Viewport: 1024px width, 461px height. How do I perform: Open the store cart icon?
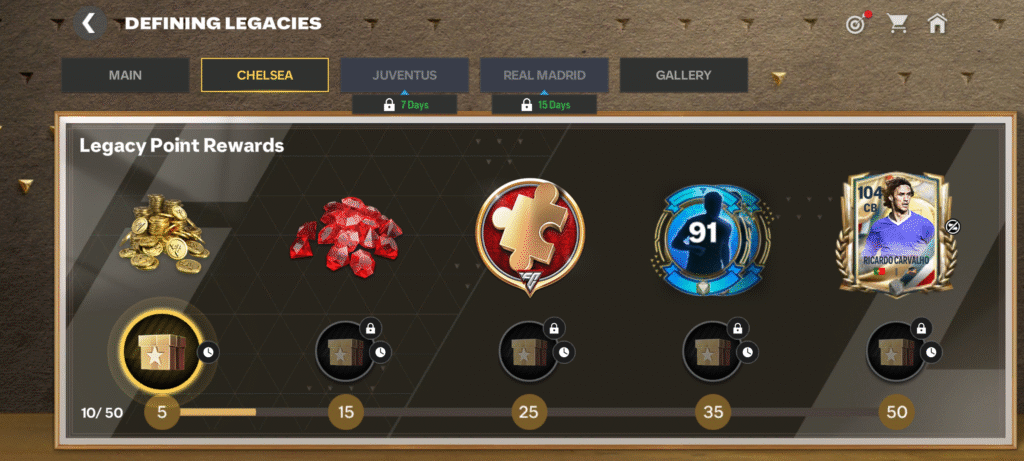click(897, 24)
